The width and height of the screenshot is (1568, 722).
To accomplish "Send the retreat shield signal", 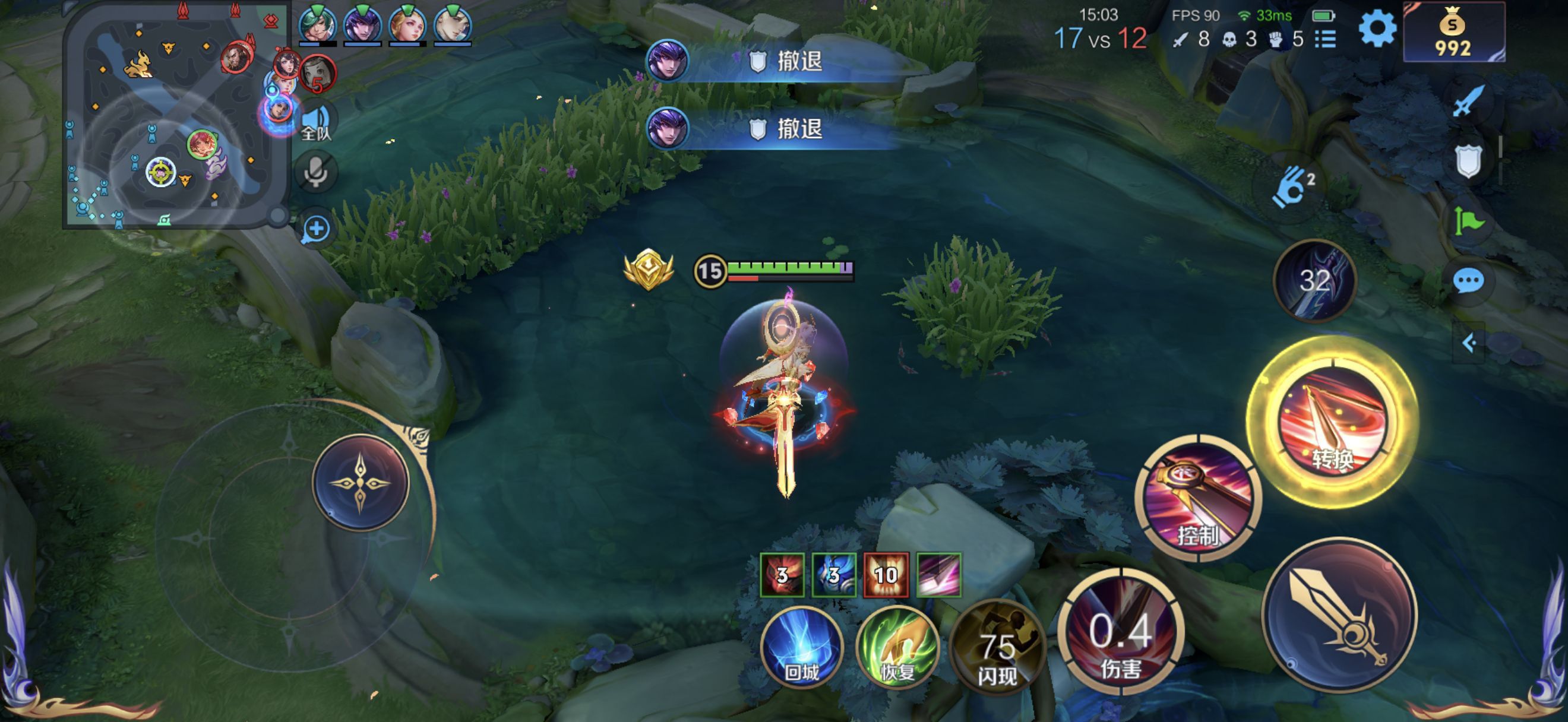I will tap(1468, 161).
